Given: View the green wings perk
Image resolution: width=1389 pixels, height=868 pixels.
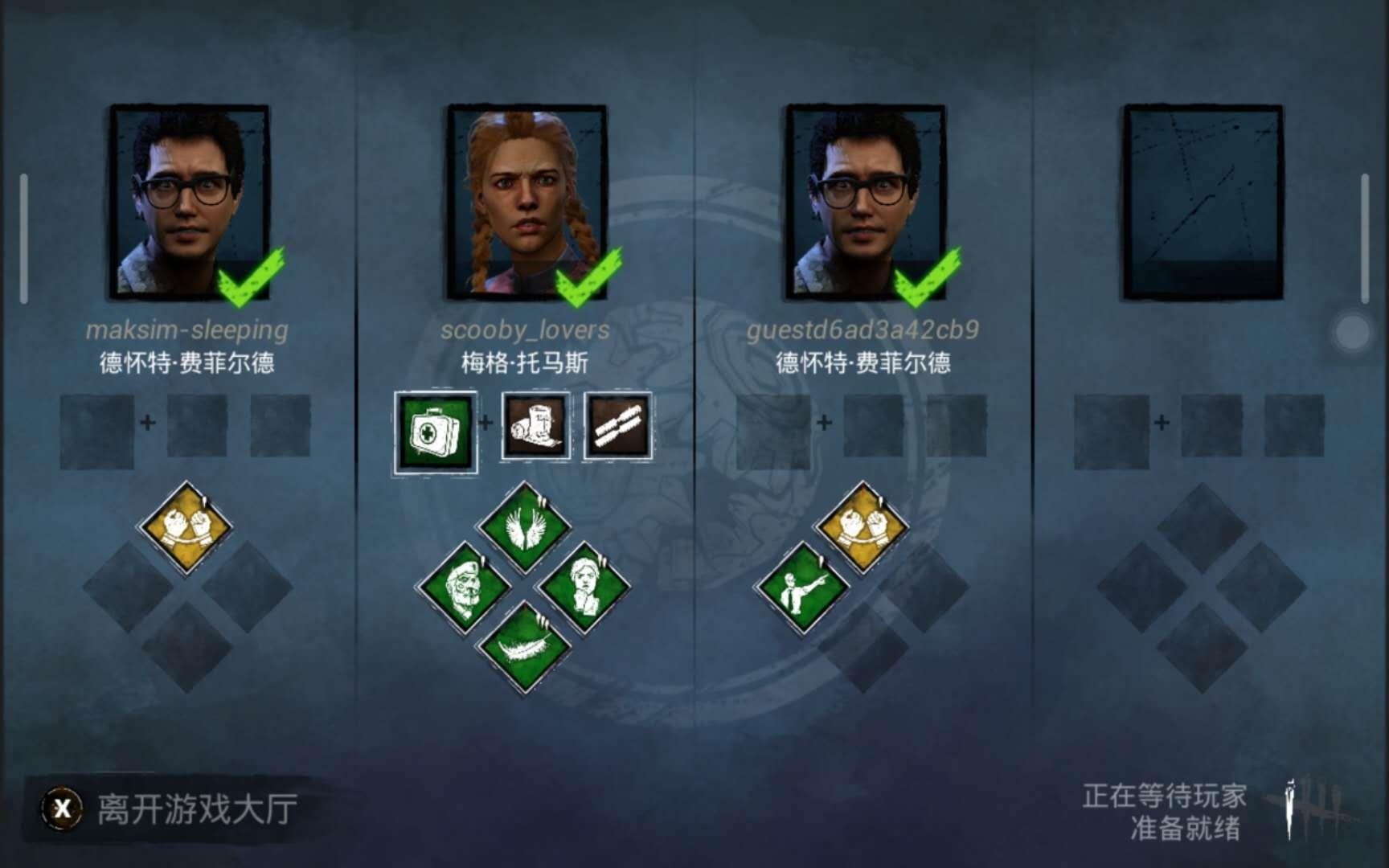Looking at the screenshot, I should 524,526.
